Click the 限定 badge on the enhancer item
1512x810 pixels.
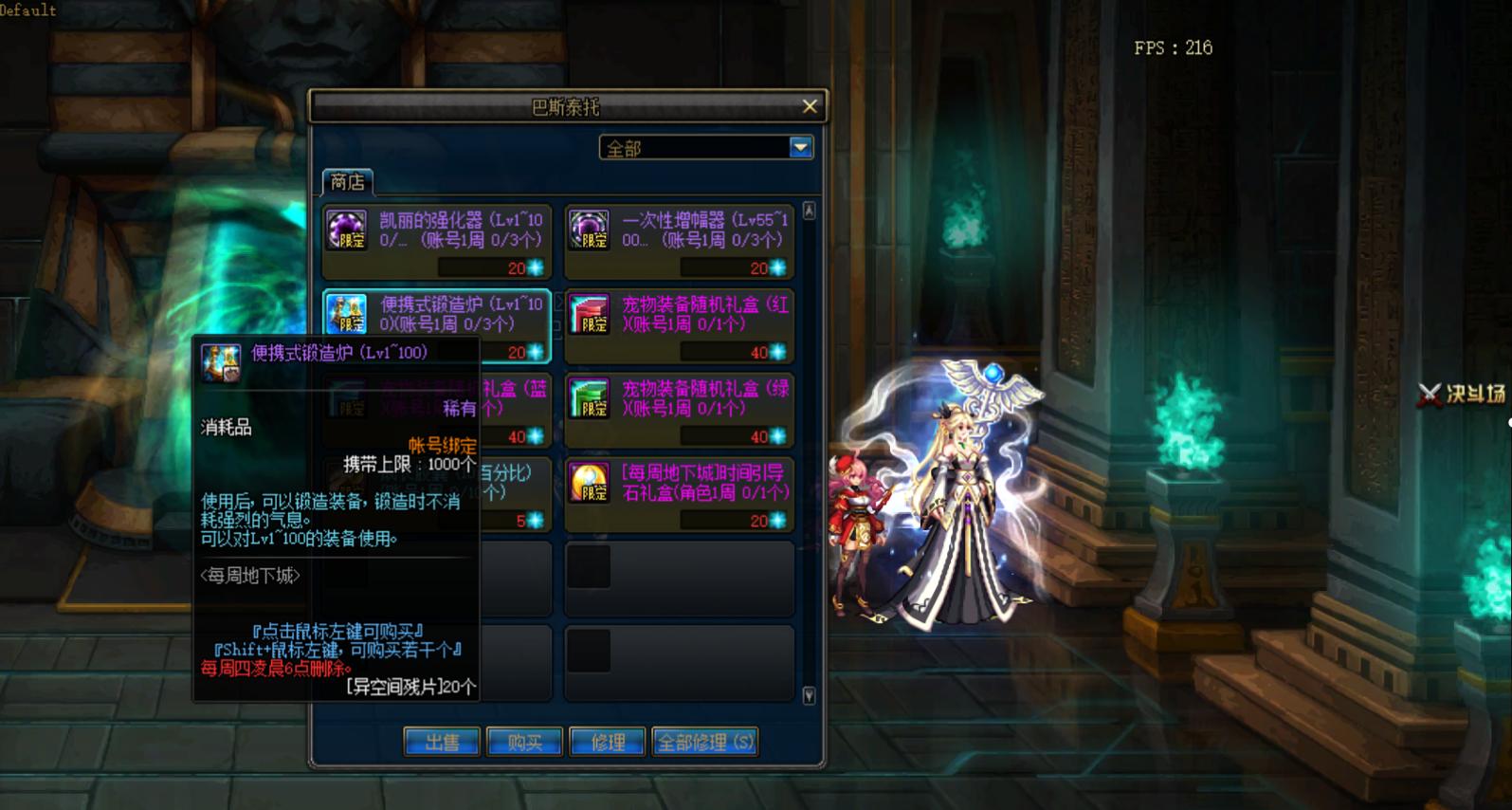point(353,242)
